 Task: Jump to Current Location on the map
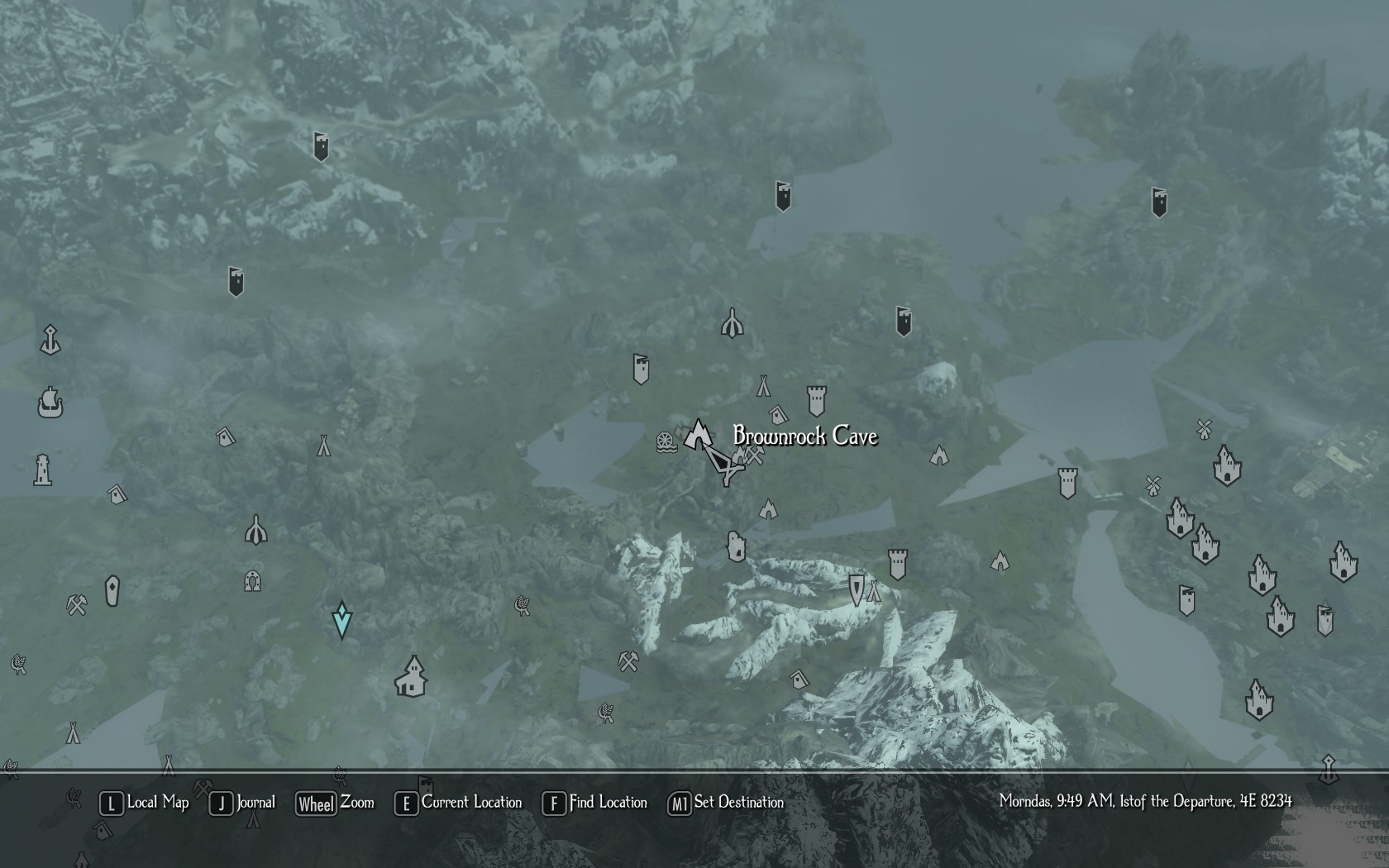pyautogui.click(x=459, y=803)
